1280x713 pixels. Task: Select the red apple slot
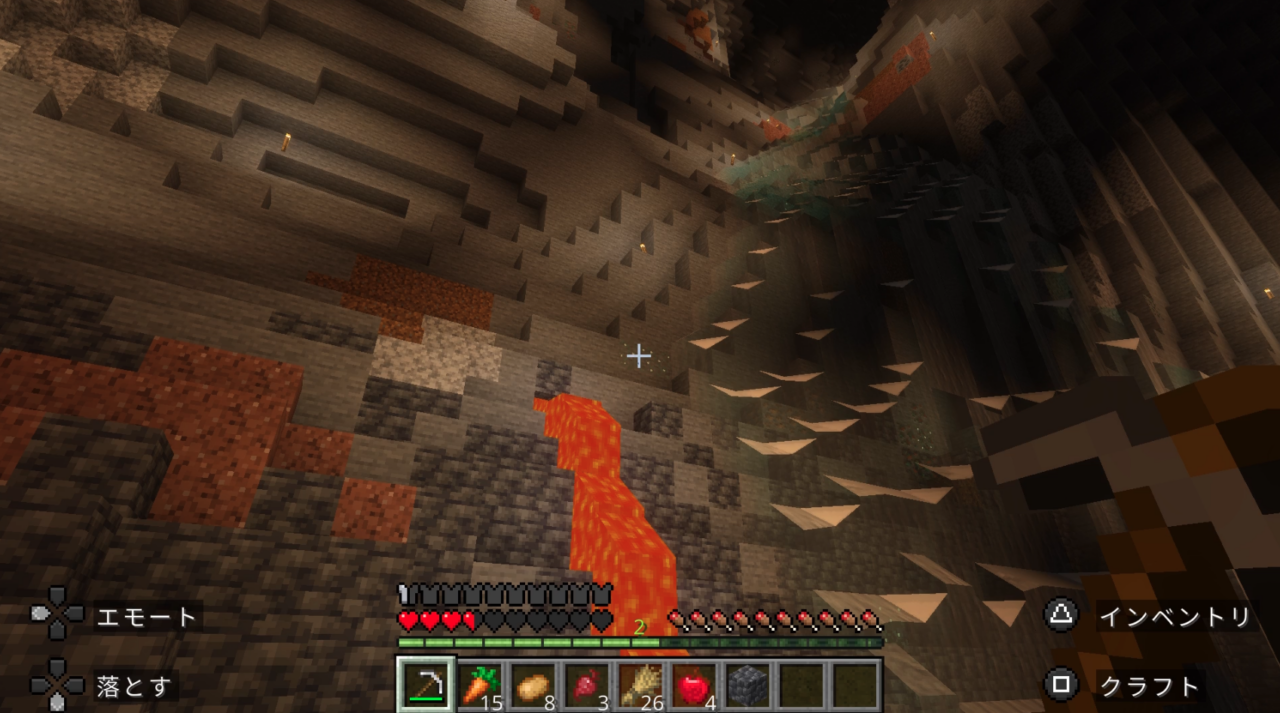point(694,685)
